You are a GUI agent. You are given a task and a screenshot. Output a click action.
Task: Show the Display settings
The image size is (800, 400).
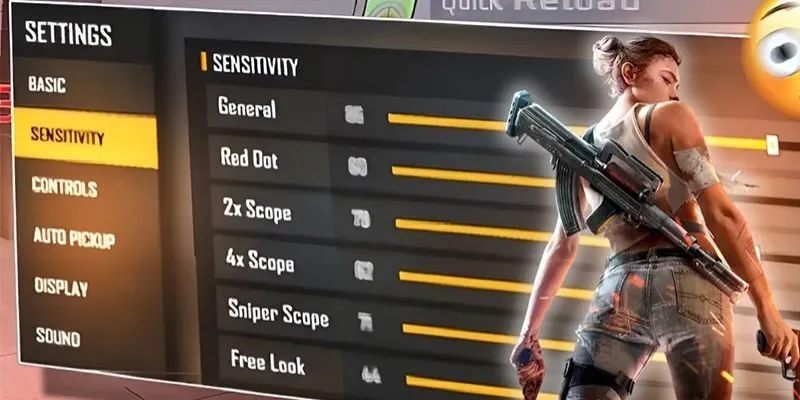coord(61,287)
